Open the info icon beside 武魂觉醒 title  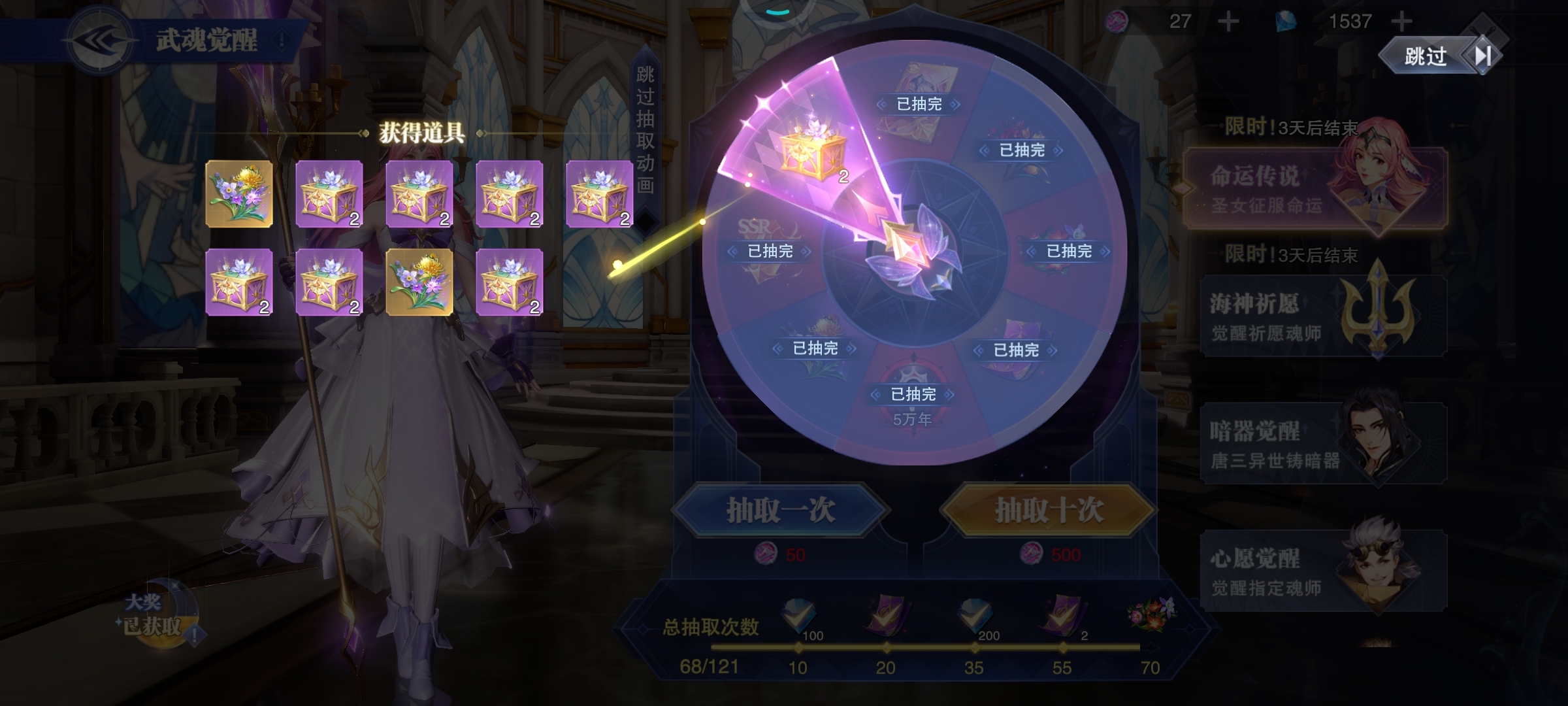point(282,41)
